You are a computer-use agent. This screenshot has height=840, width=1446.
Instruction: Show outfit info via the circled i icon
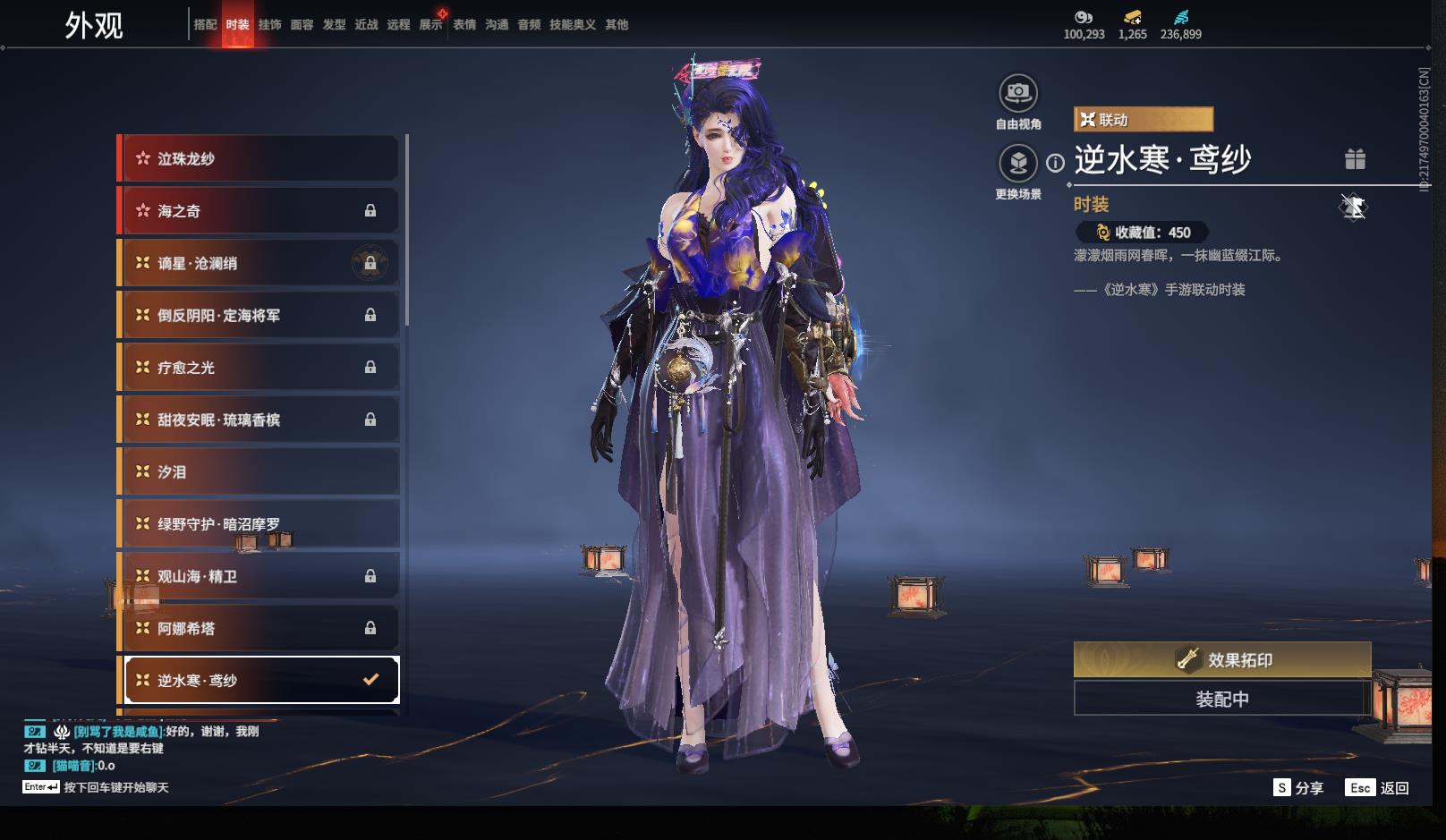1056,163
